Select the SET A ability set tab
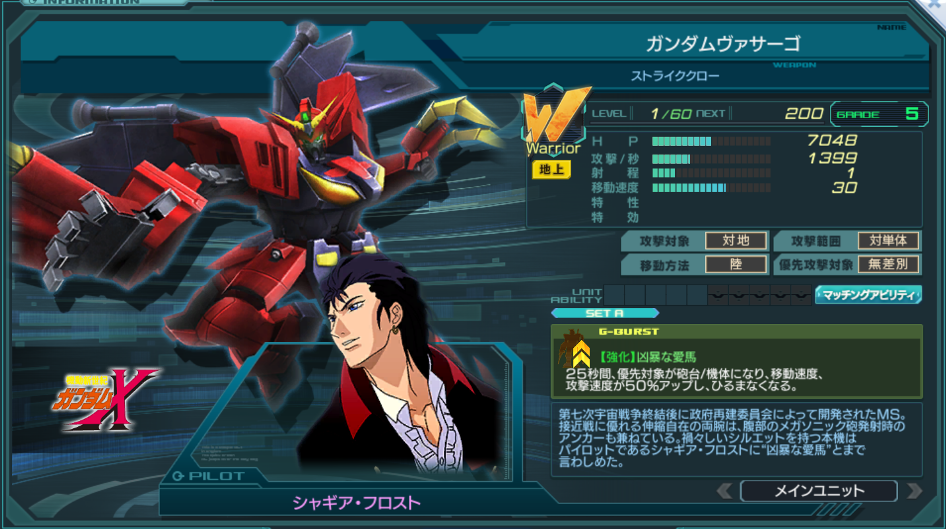Image resolution: width=946 pixels, height=529 pixels. click(604, 313)
